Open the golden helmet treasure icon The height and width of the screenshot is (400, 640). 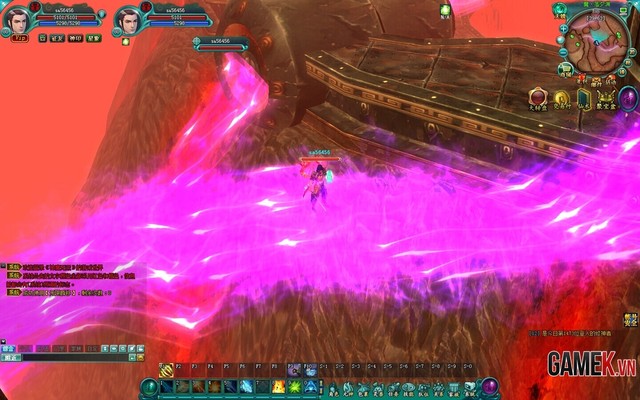click(x=604, y=98)
